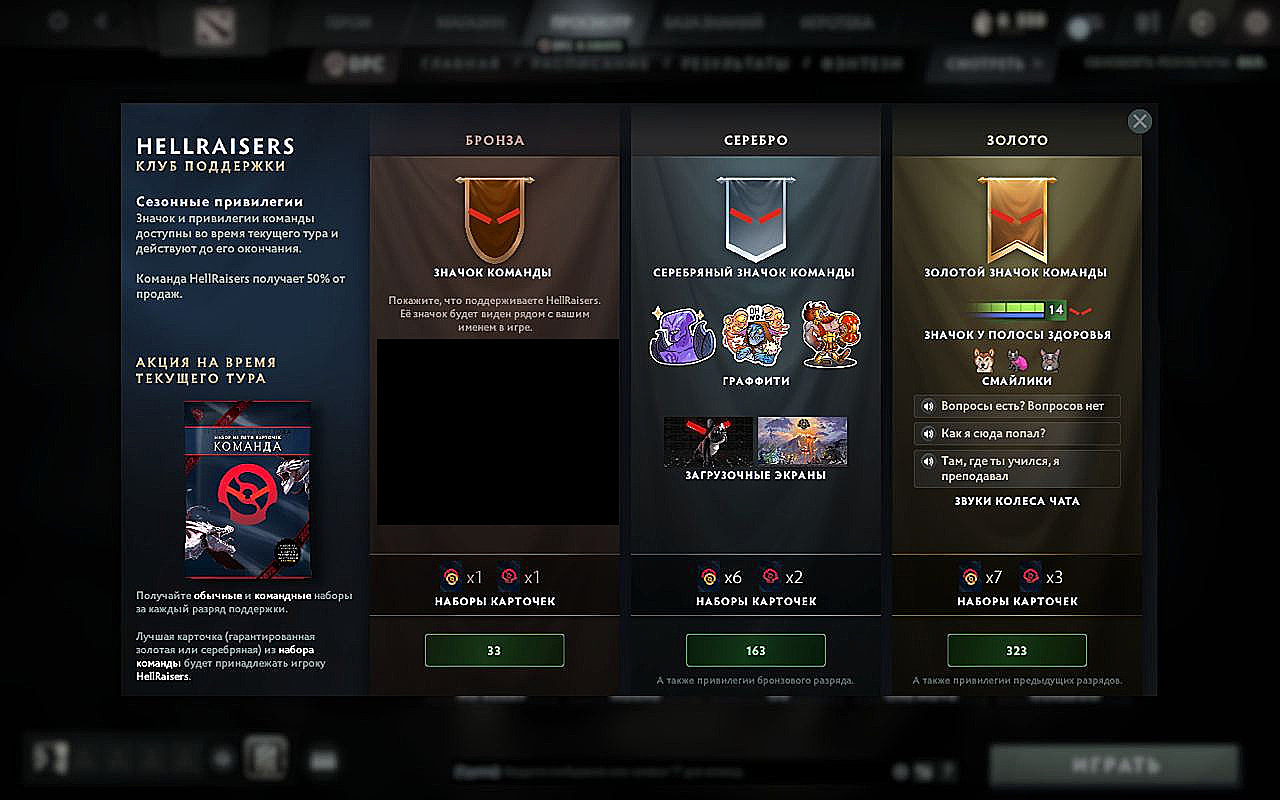The height and width of the screenshot is (800, 1280).
Task: Open the СМОТРЕТЬ dropdown in the DPC bar
Action: (990, 63)
